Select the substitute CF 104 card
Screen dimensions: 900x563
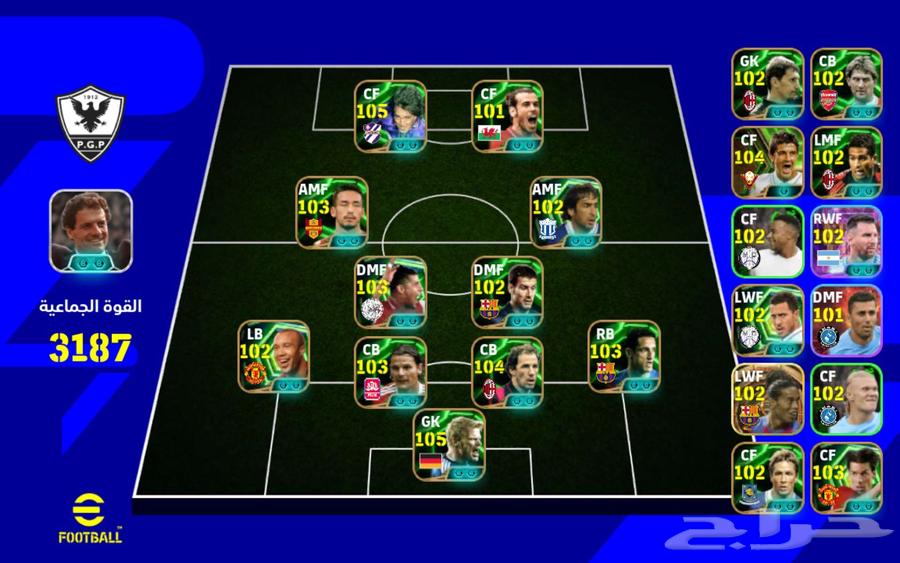tap(767, 162)
